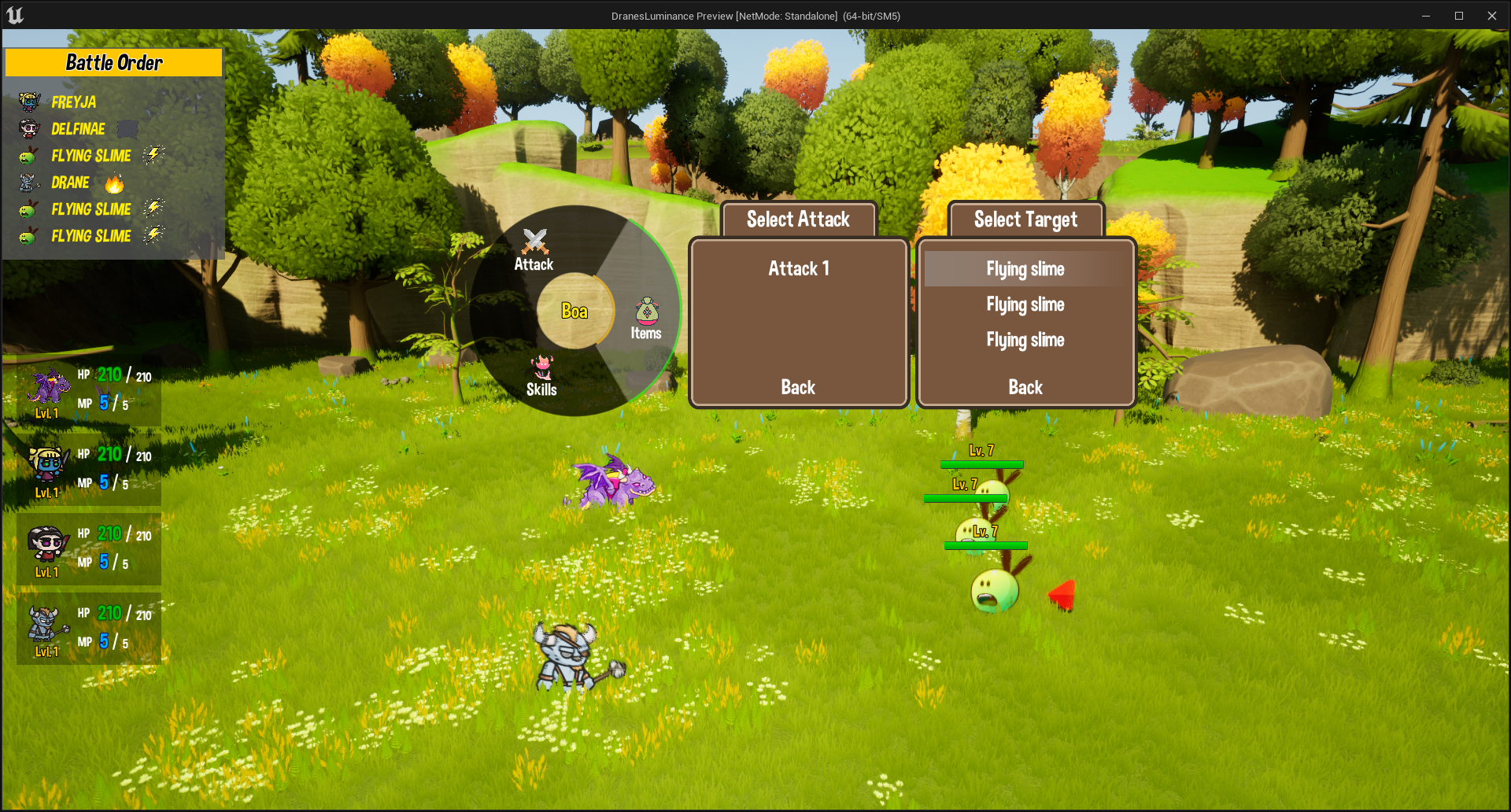Select Delfinae in the Battle Order list
This screenshot has width=1511, height=812.
(78, 129)
